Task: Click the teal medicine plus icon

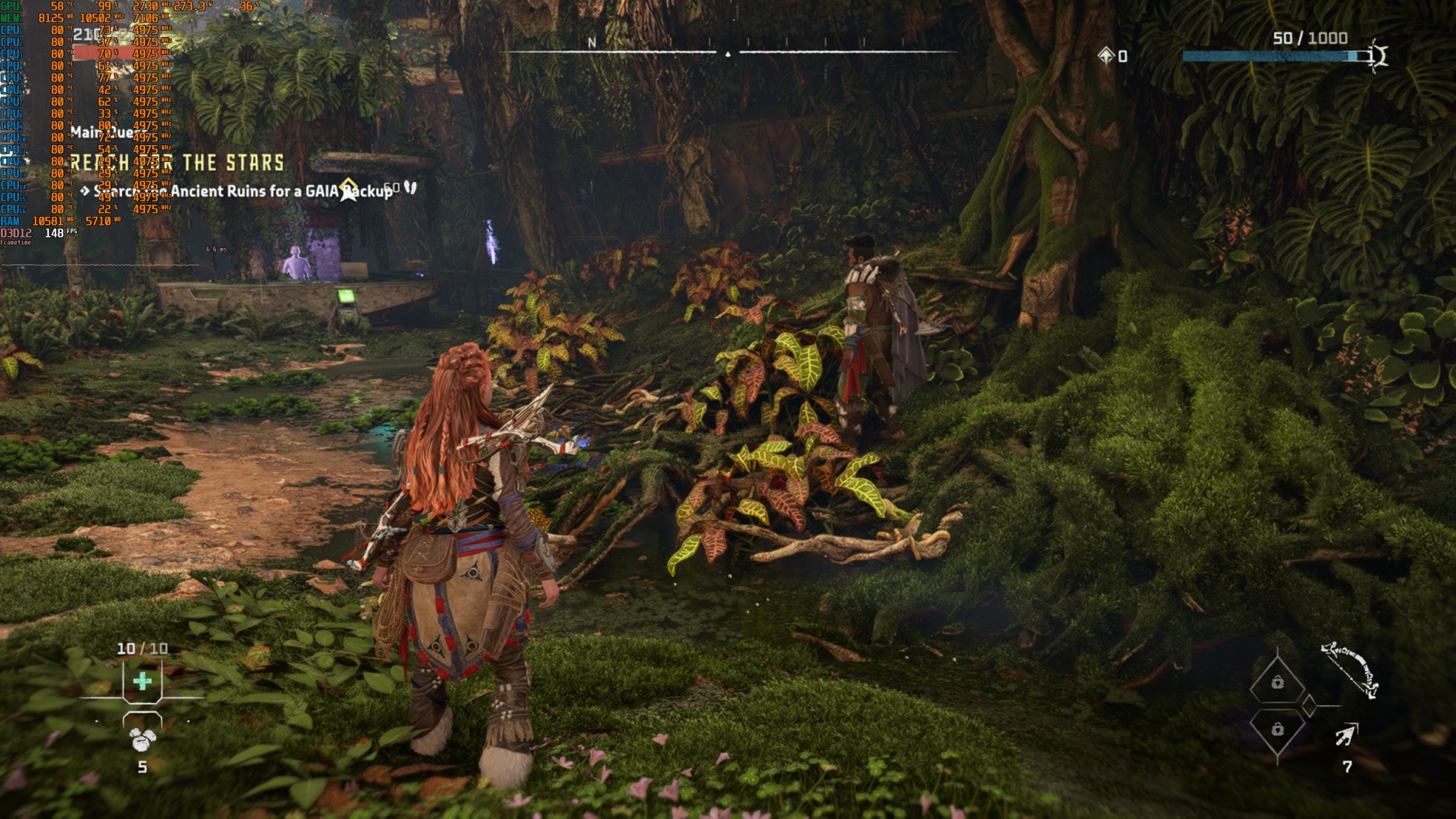Action: (x=142, y=680)
